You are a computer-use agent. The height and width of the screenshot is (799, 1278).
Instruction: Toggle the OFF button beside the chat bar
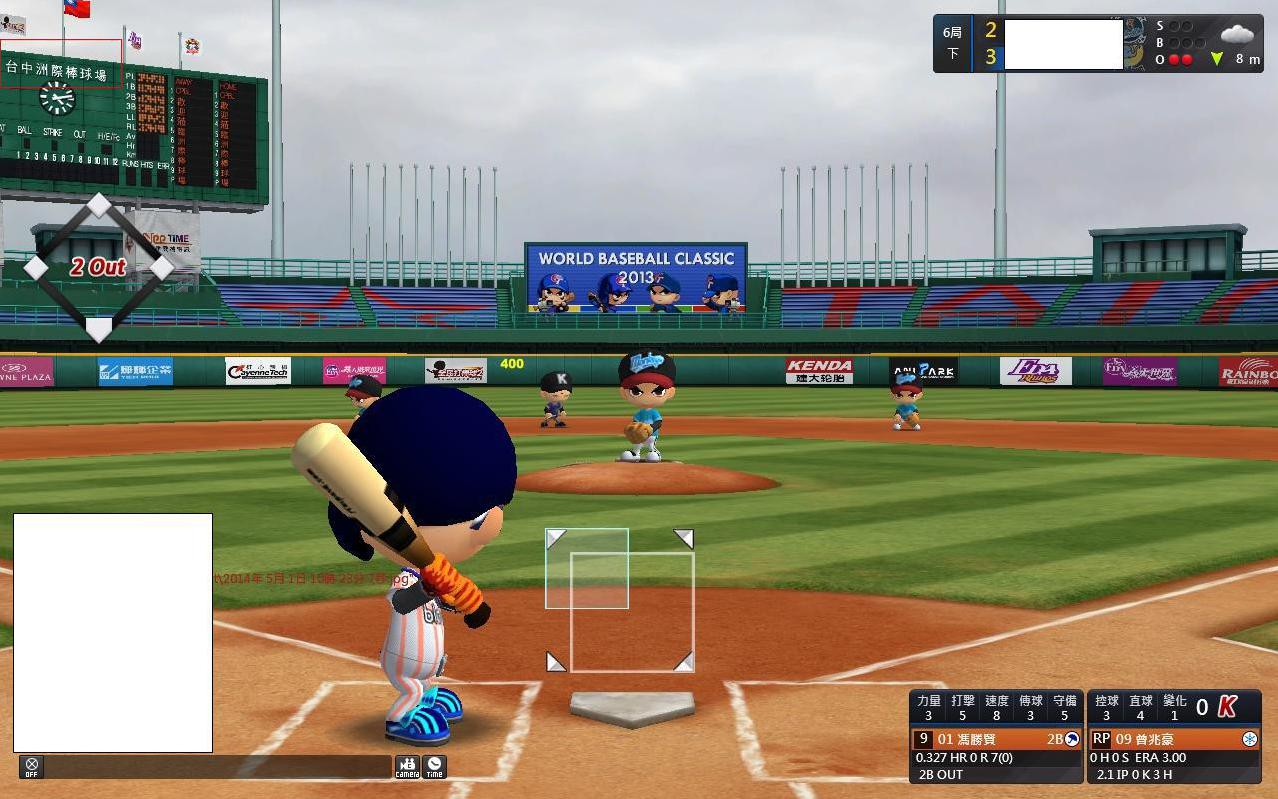pyautogui.click(x=31, y=767)
